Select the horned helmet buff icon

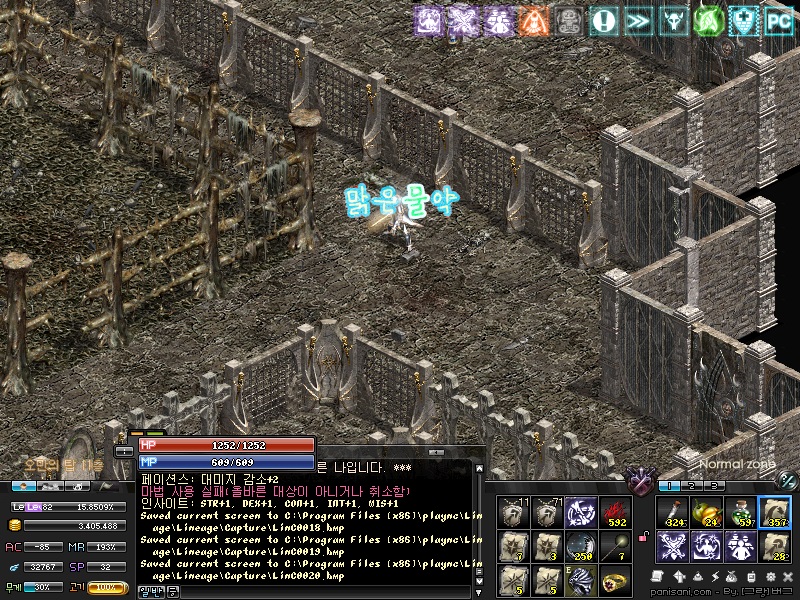pyautogui.click(x=674, y=19)
